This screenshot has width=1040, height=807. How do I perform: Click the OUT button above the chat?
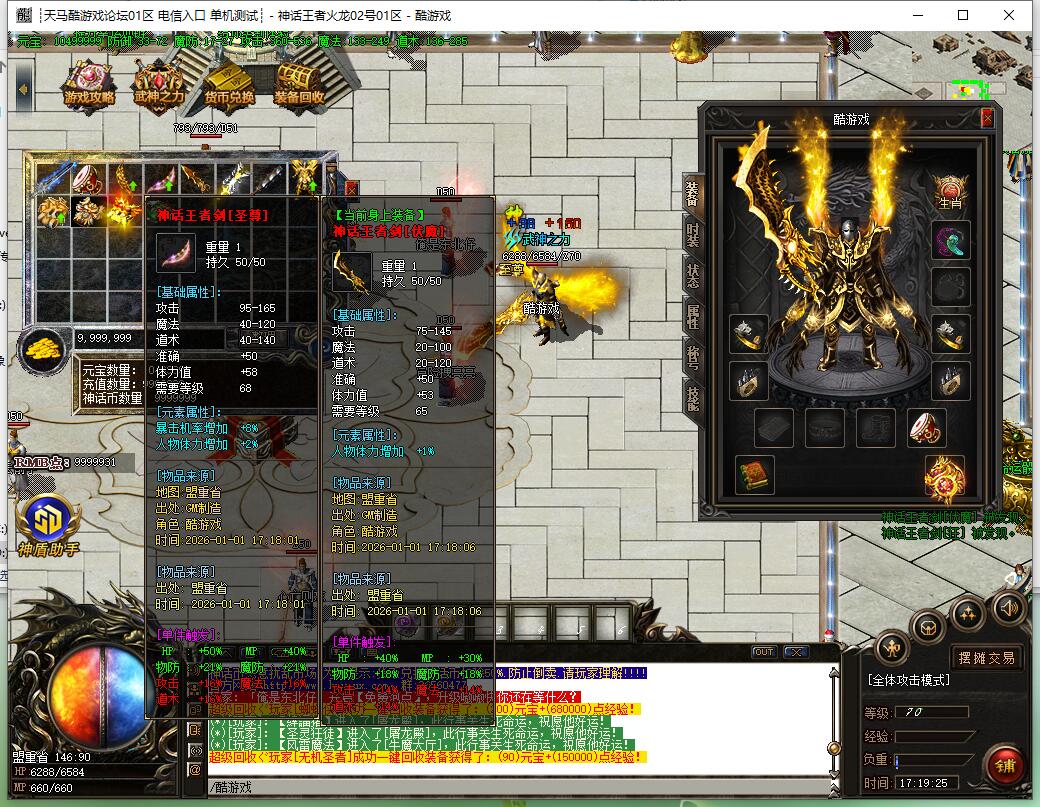(764, 652)
